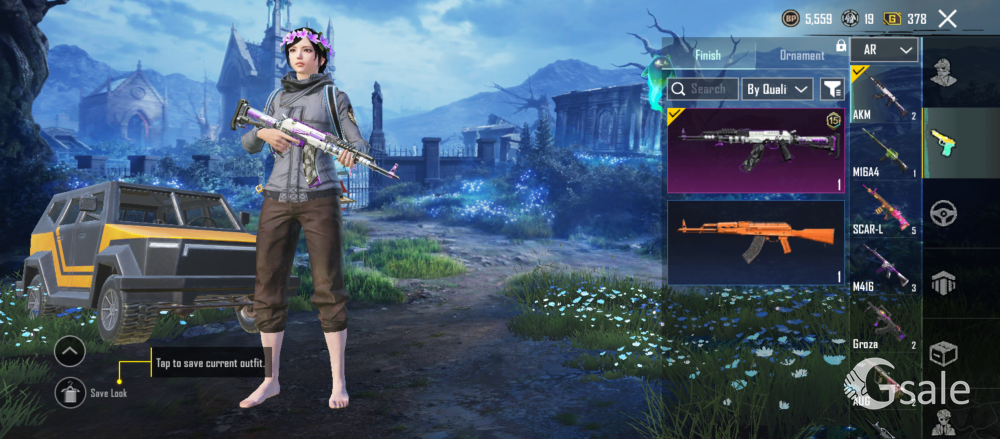
Task: Toggle the up arrow above Save Look
Action: click(x=70, y=351)
